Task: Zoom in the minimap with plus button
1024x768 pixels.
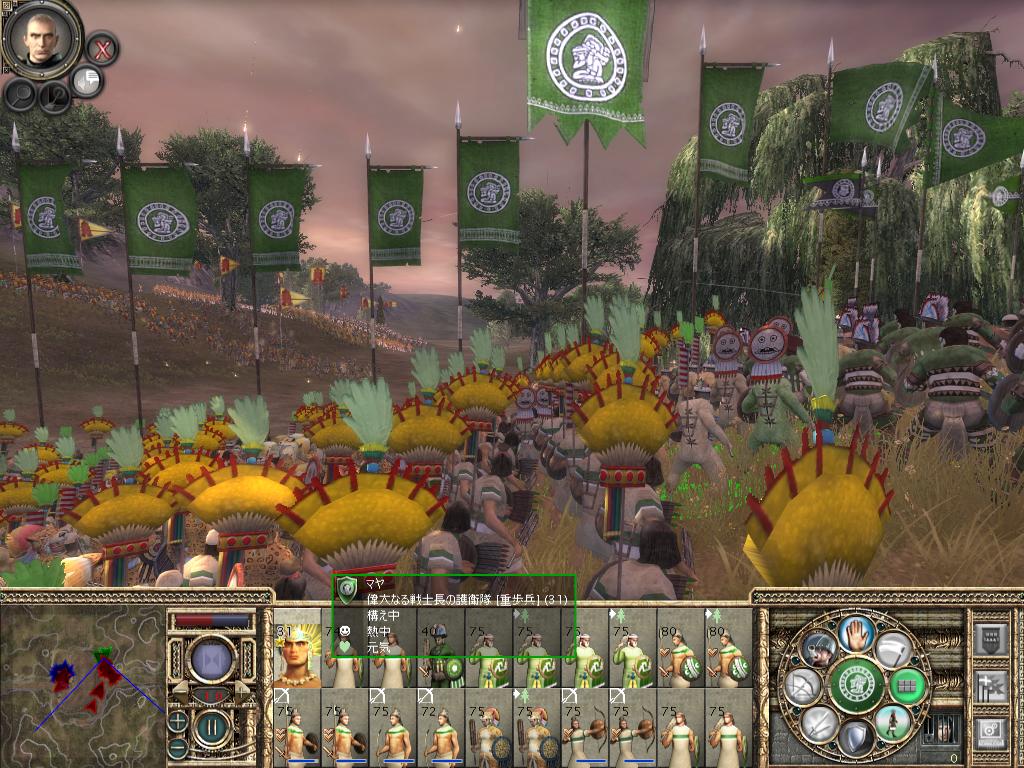Action: pos(178,720)
